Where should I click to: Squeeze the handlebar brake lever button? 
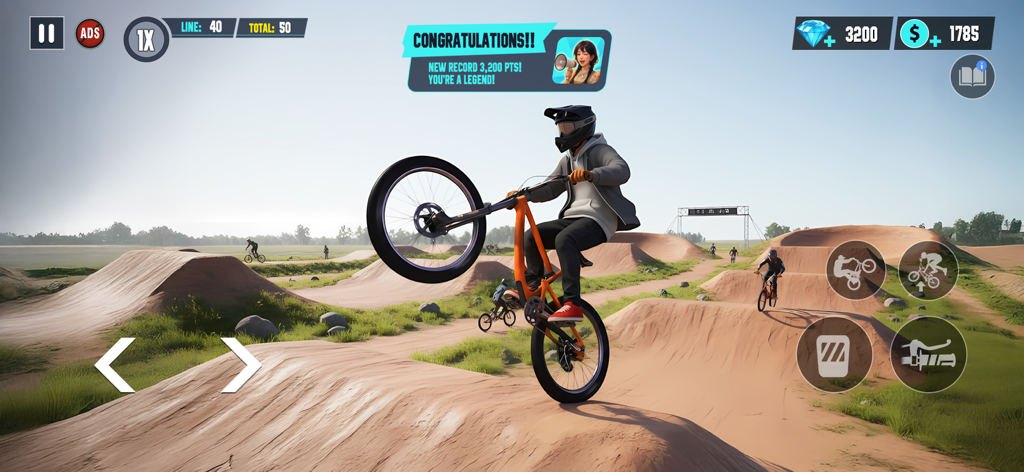click(x=928, y=354)
